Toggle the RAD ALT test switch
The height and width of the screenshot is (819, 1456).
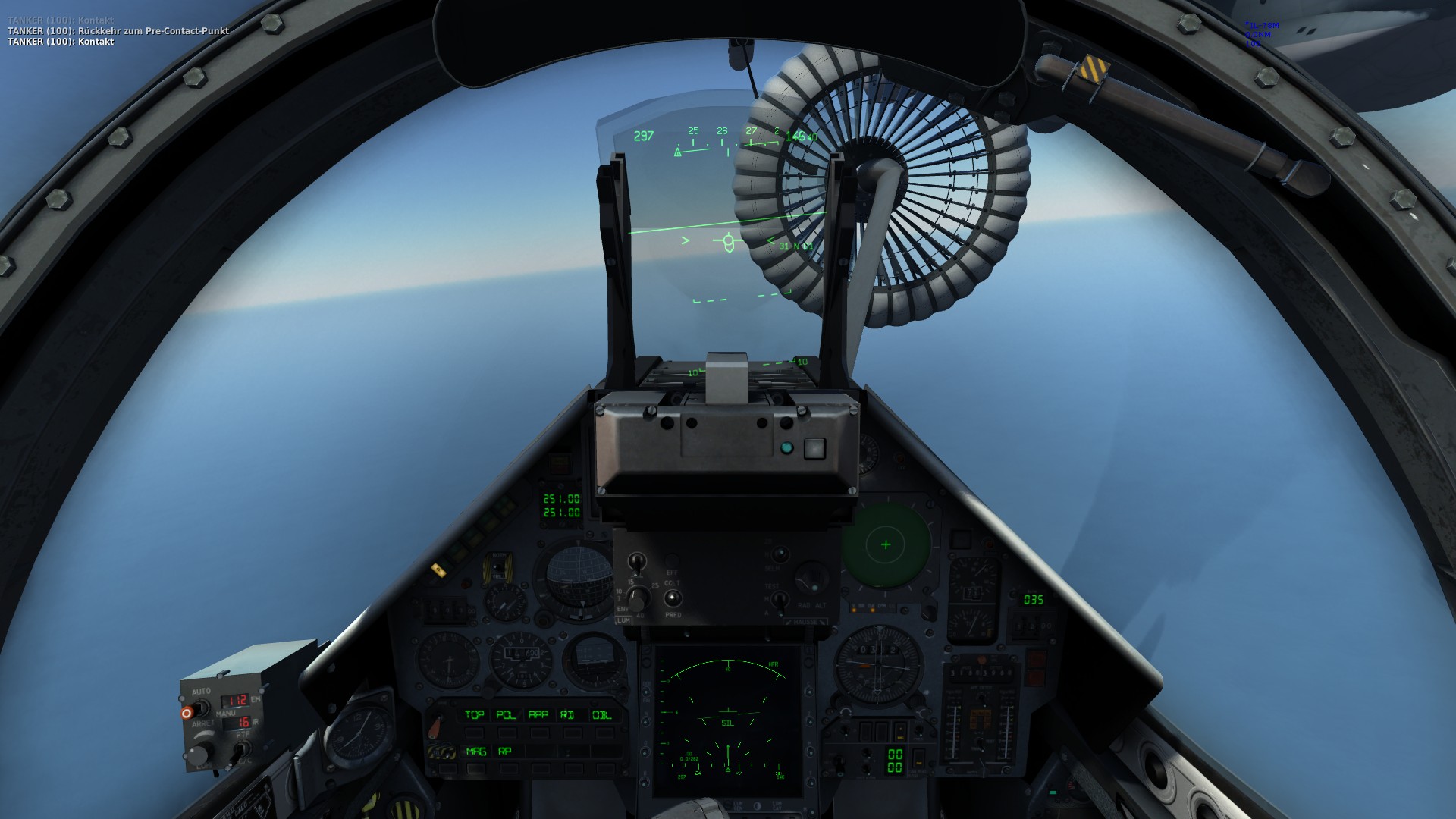point(780,601)
